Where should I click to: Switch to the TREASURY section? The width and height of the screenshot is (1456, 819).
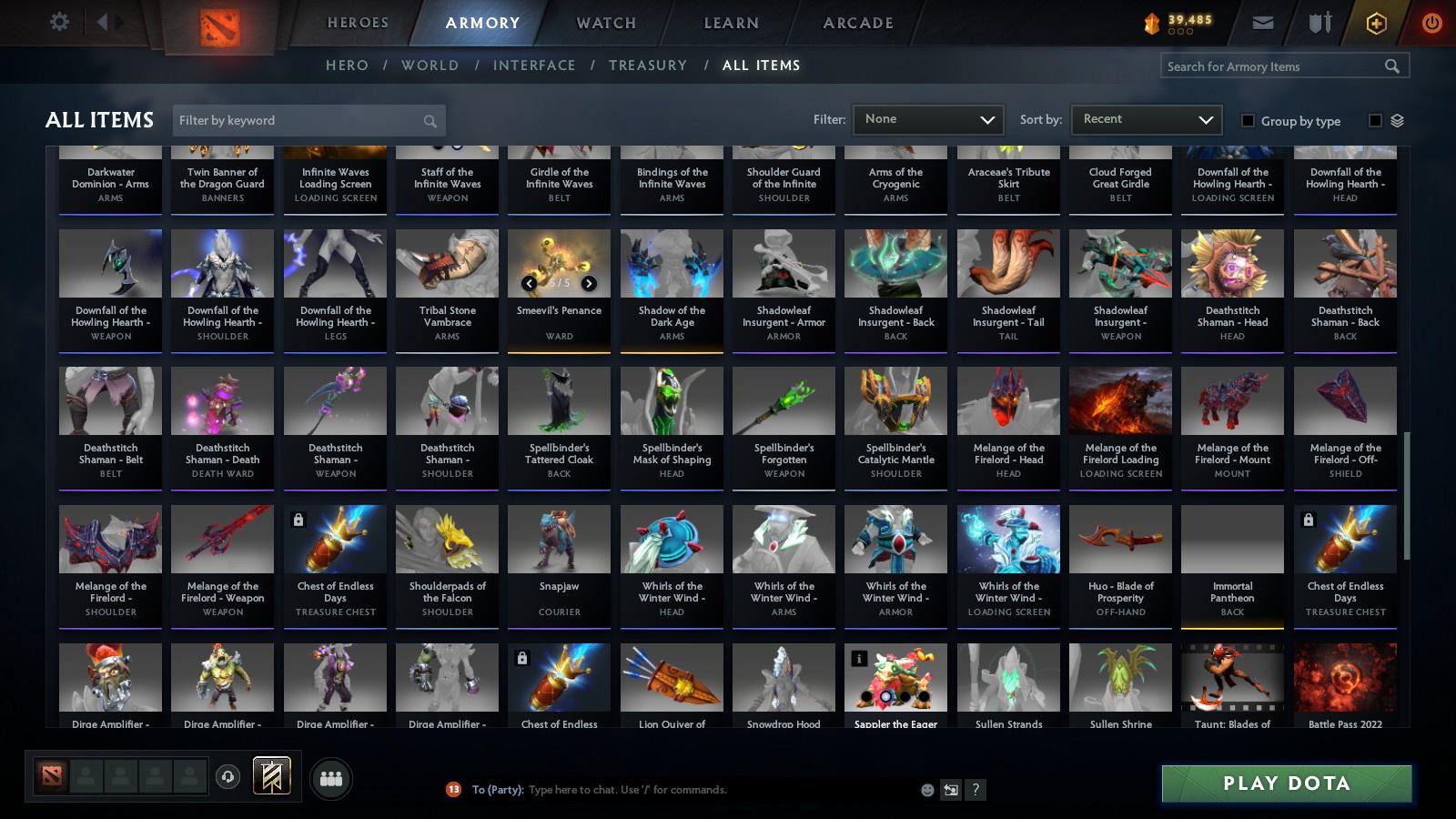coord(648,65)
